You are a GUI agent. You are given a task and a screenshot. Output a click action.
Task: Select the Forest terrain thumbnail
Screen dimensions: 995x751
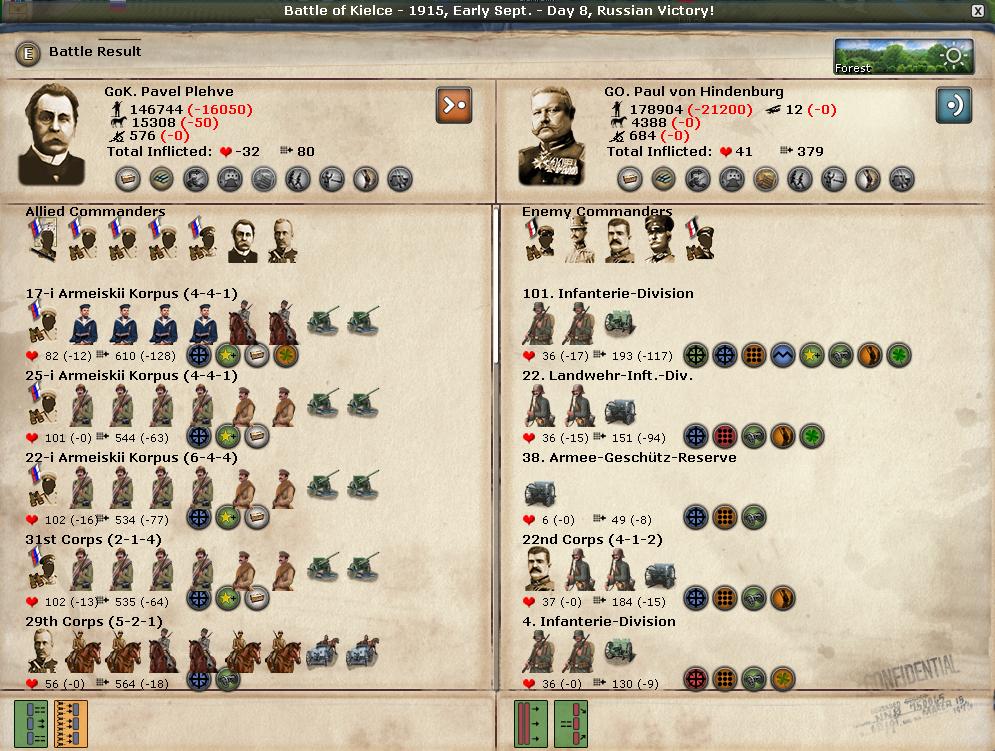point(890,57)
